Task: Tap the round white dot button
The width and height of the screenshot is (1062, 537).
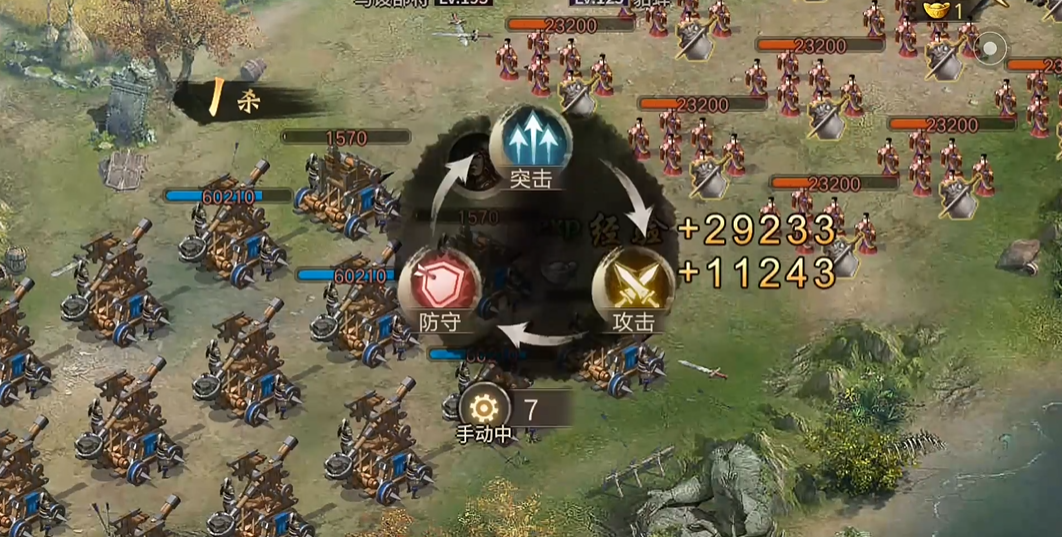Action: 991,47
